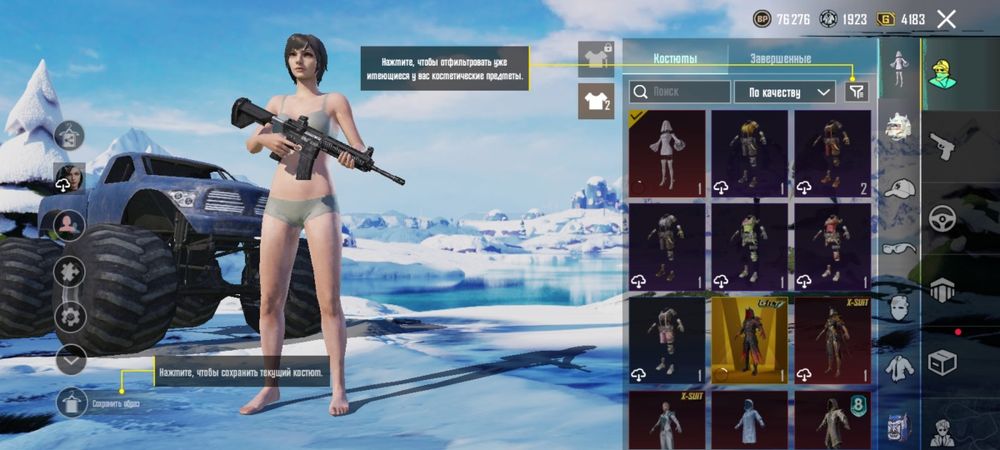
Task: Select the white hooded dress costume
Action: tap(667, 151)
